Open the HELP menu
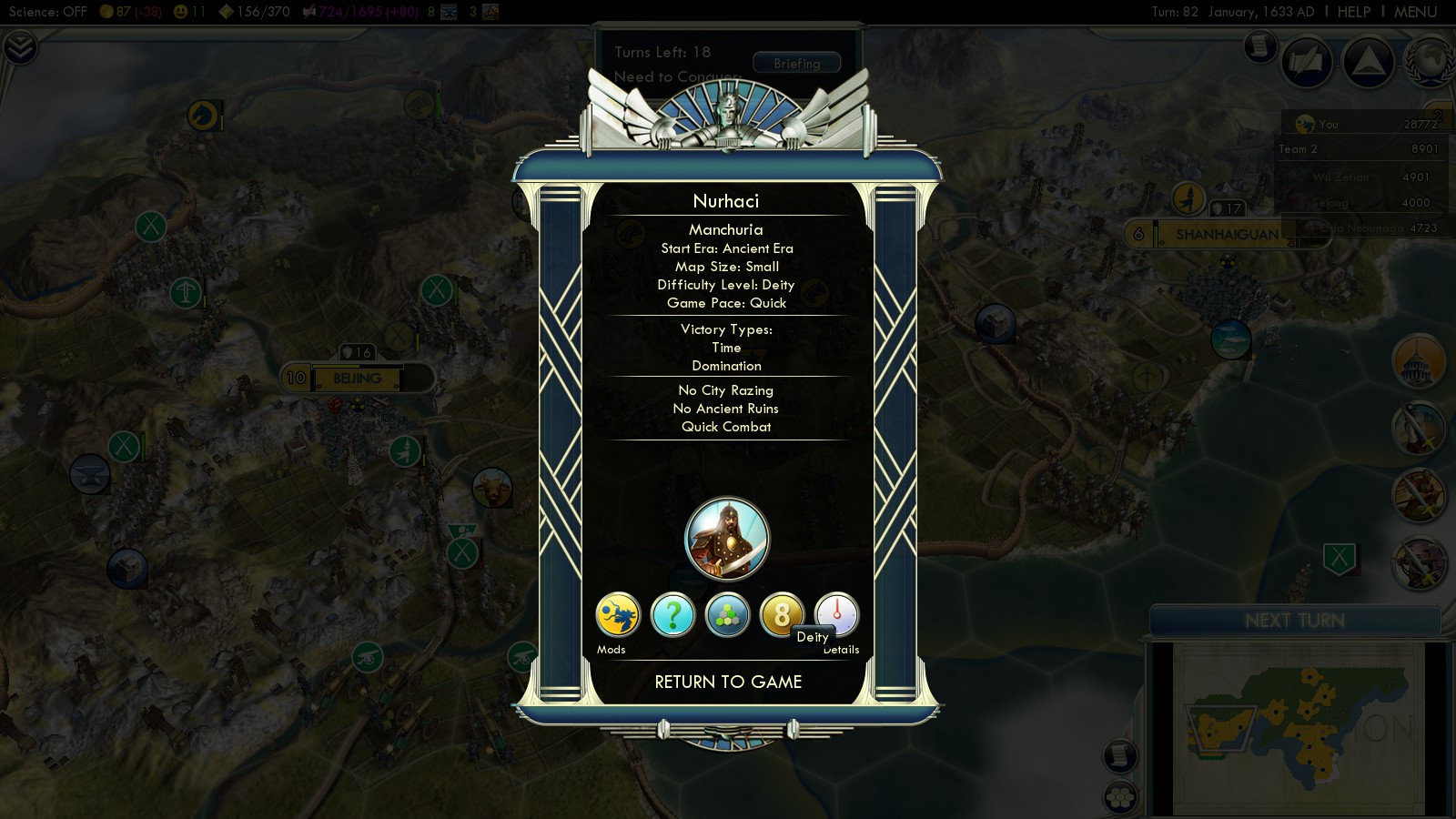Image resolution: width=1456 pixels, height=819 pixels. pos(1353,12)
